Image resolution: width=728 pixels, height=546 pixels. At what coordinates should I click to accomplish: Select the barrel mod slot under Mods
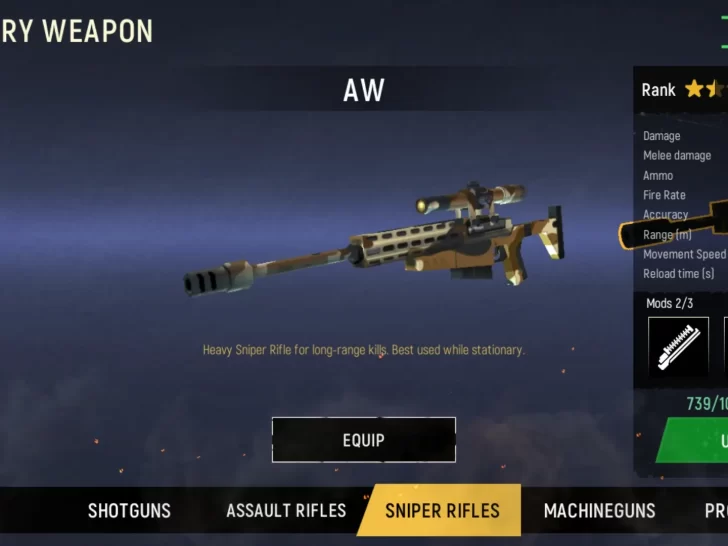[678, 346]
